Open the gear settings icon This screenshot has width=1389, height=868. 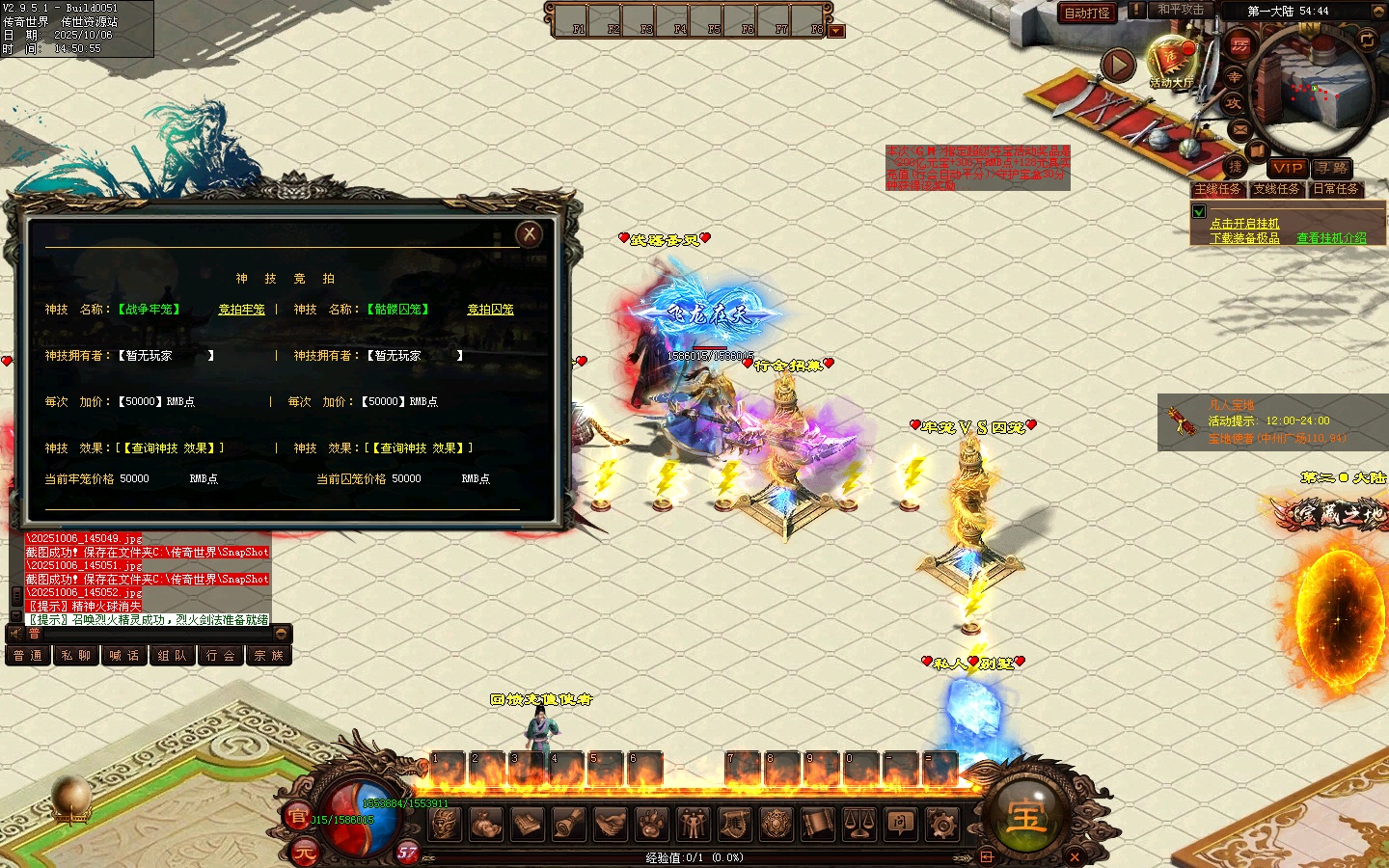942,824
